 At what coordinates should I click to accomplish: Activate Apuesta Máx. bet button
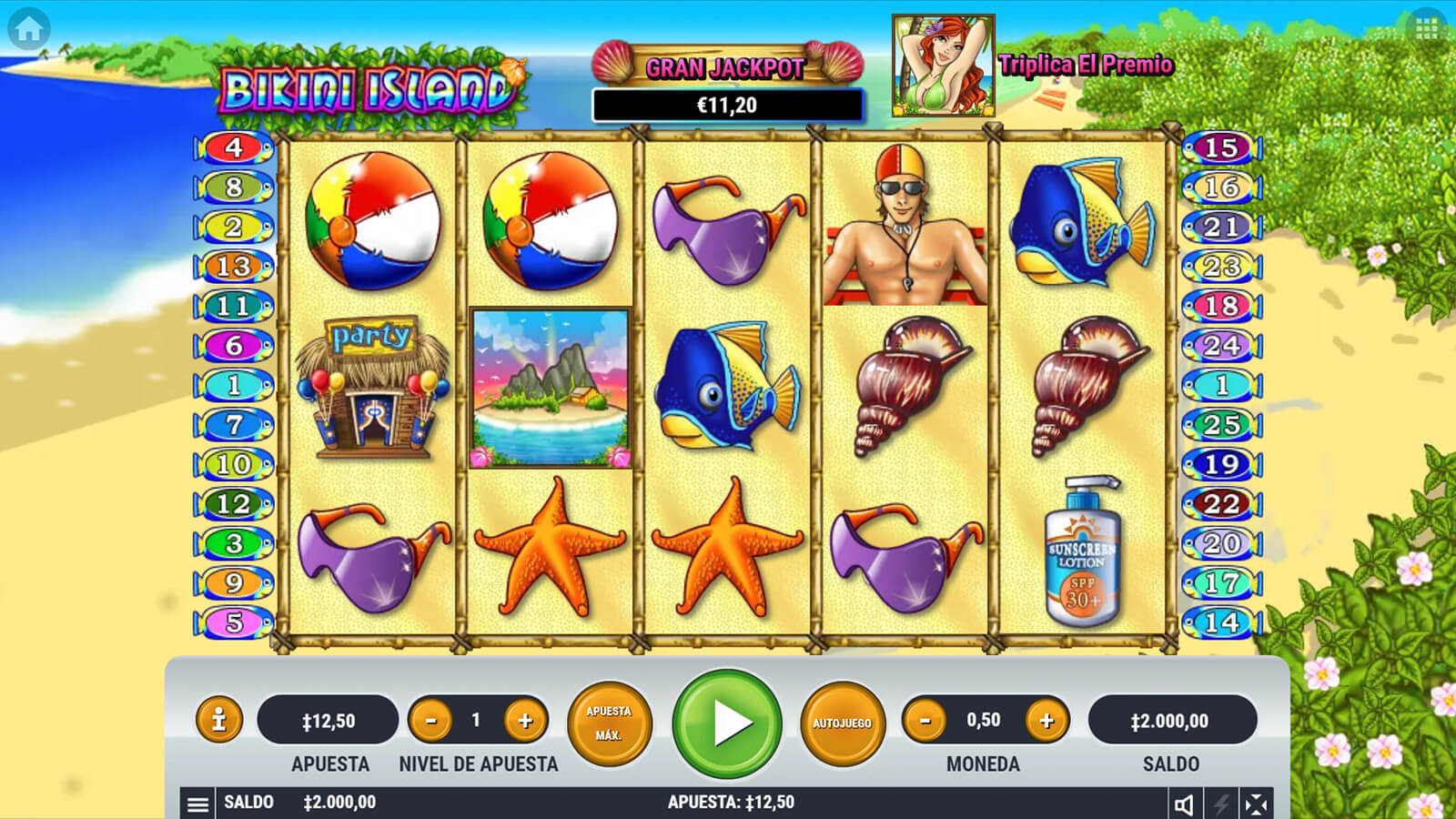(609, 723)
